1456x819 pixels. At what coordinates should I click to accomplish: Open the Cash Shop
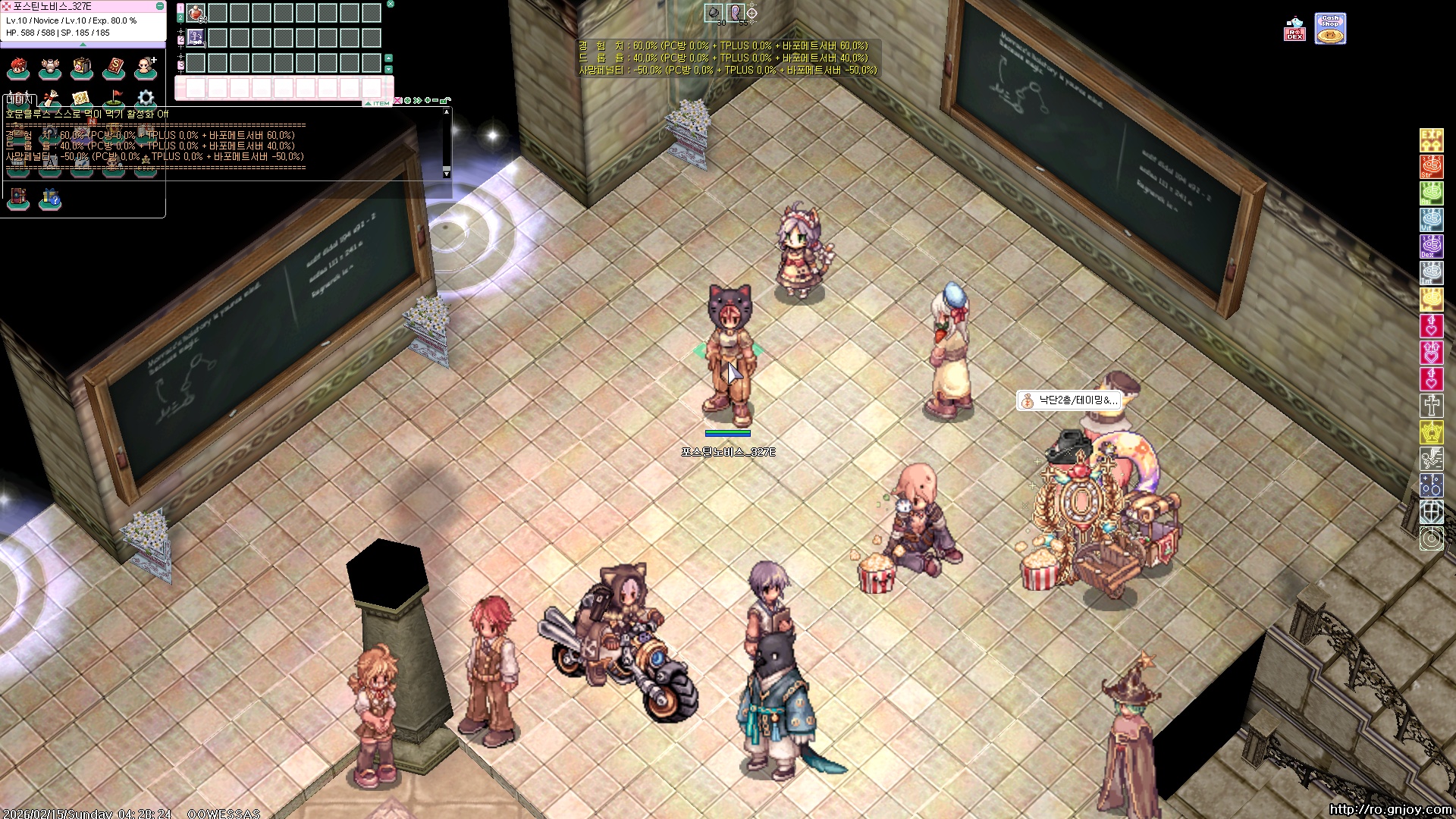[1330, 29]
